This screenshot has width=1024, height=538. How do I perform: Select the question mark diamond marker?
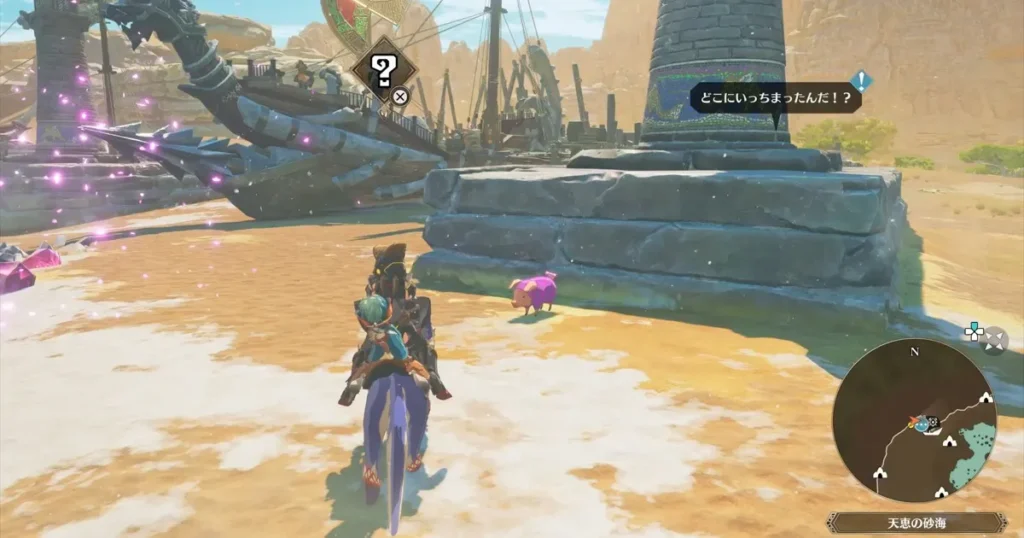tap(383, 69)
